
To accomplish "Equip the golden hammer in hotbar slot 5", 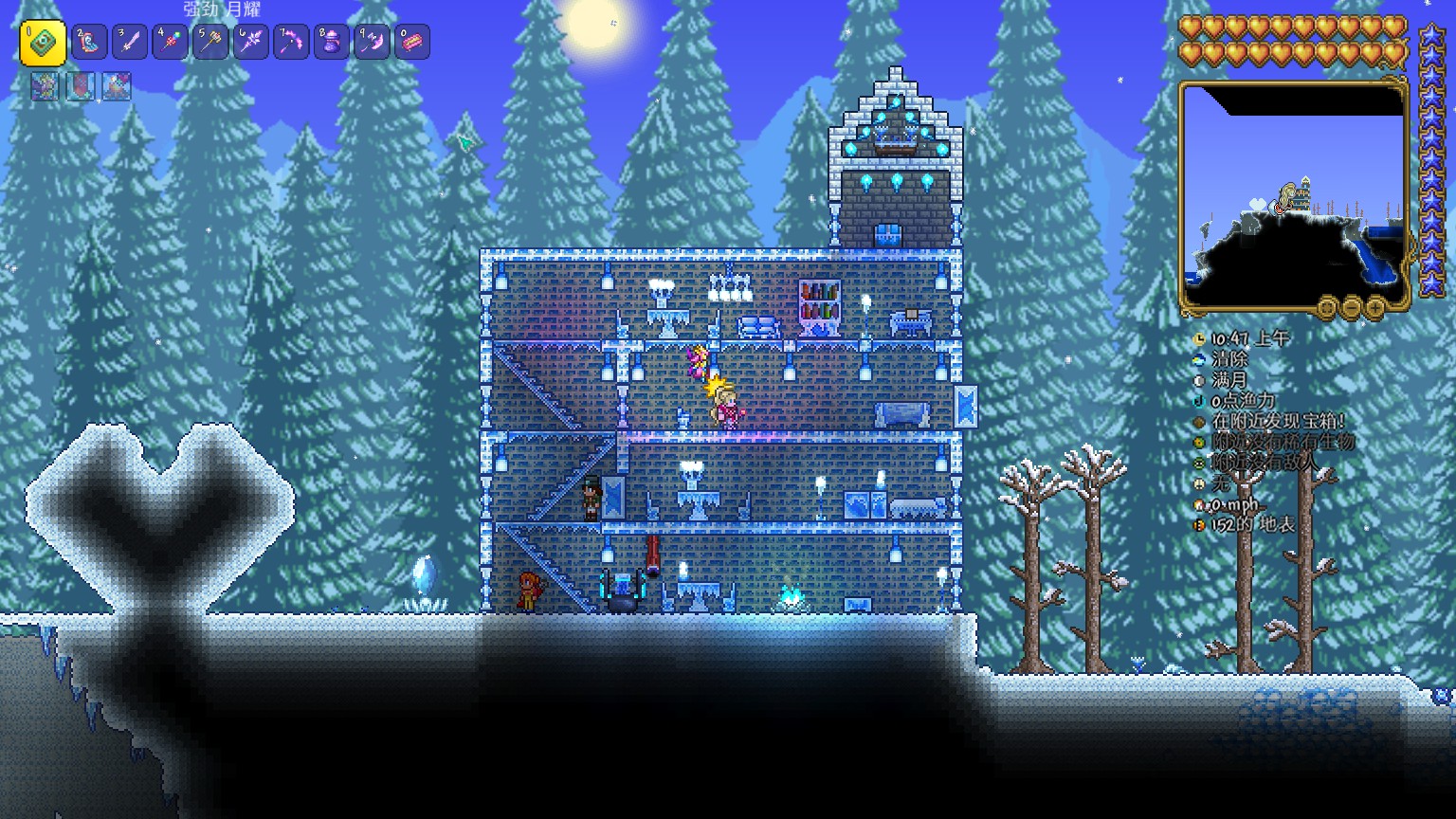I will [210, 43].
